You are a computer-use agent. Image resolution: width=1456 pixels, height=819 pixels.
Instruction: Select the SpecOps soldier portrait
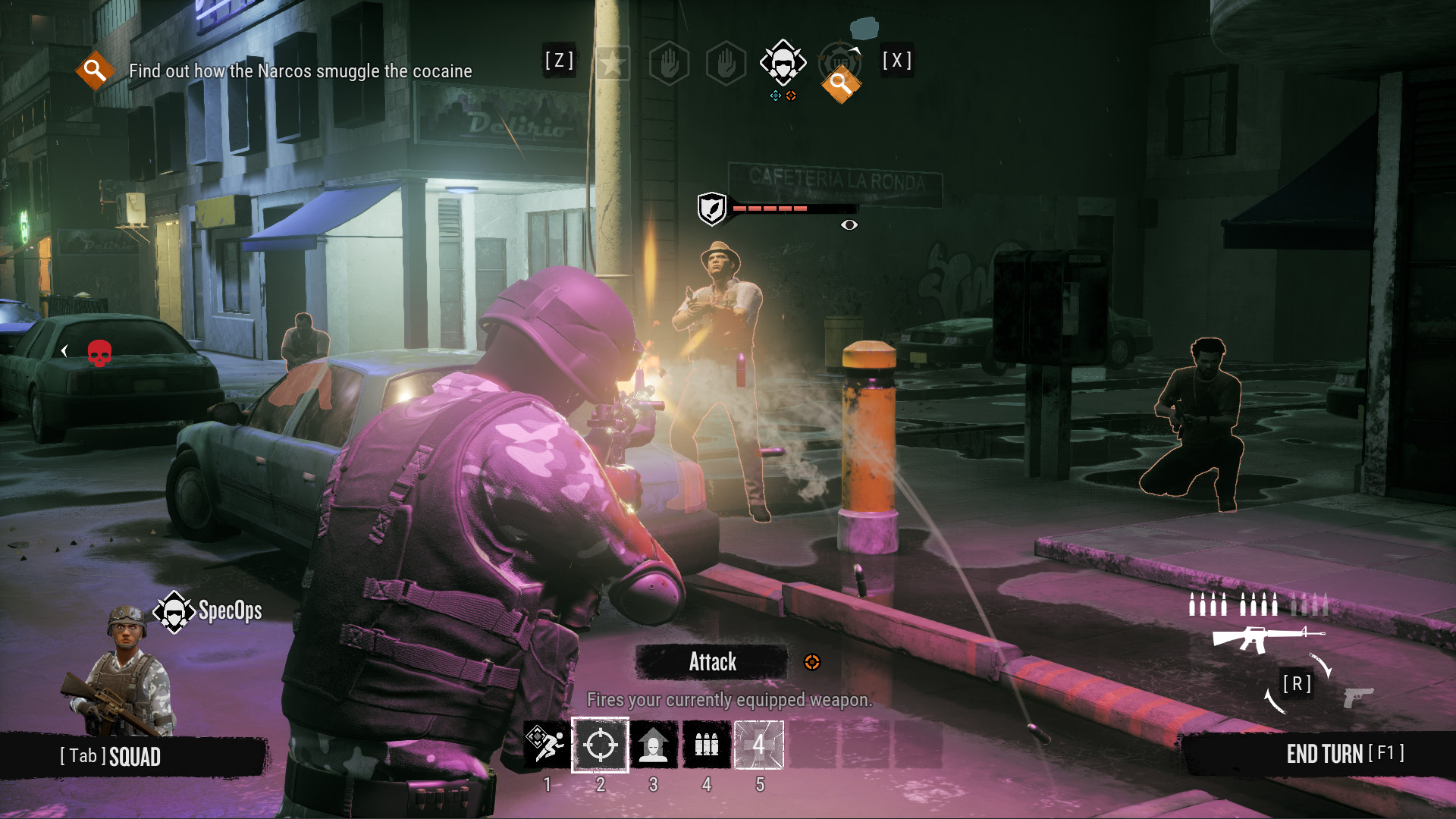(x=129, y=675)
